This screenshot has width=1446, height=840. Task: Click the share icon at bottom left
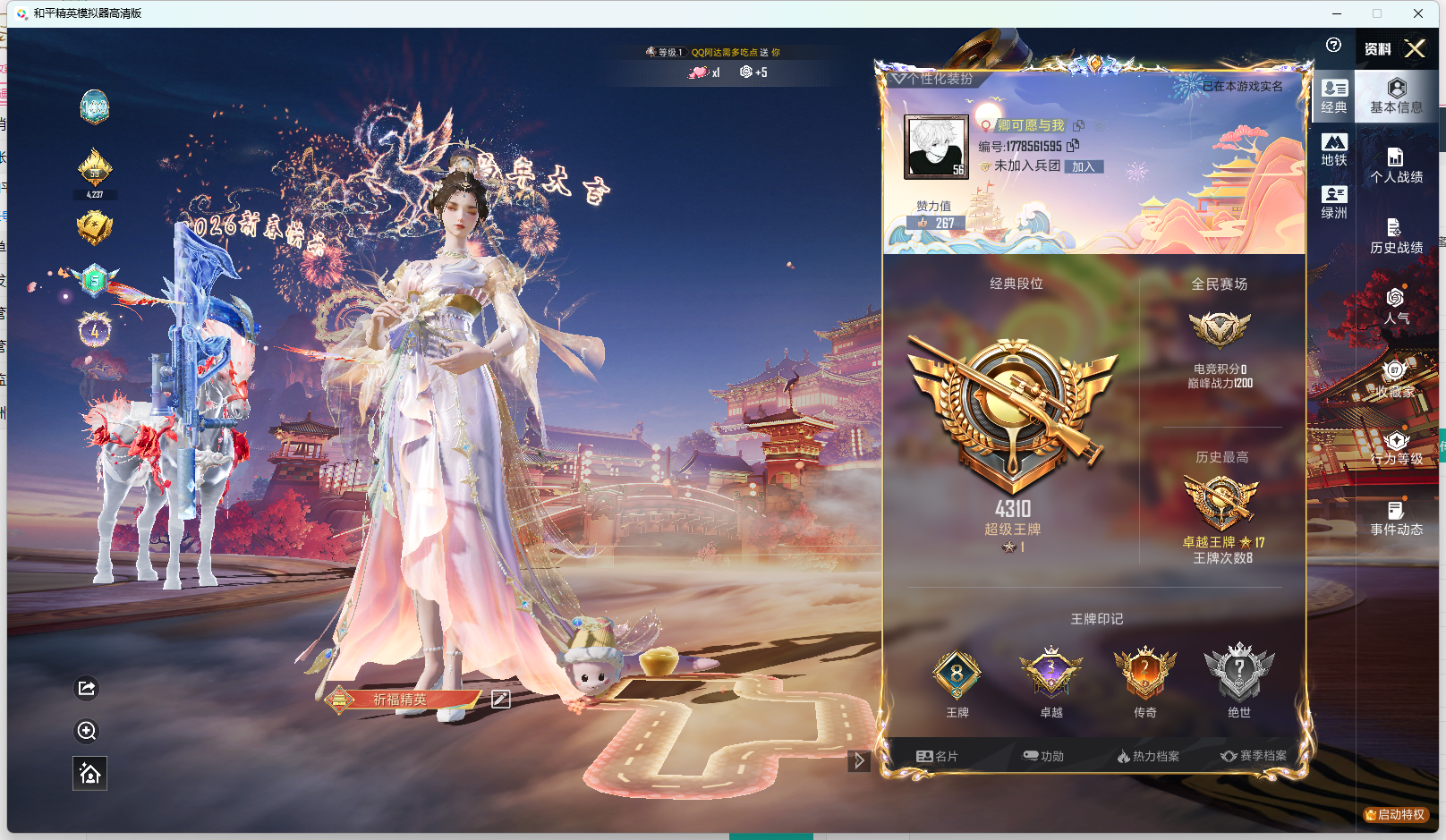(x=86, y=688)
